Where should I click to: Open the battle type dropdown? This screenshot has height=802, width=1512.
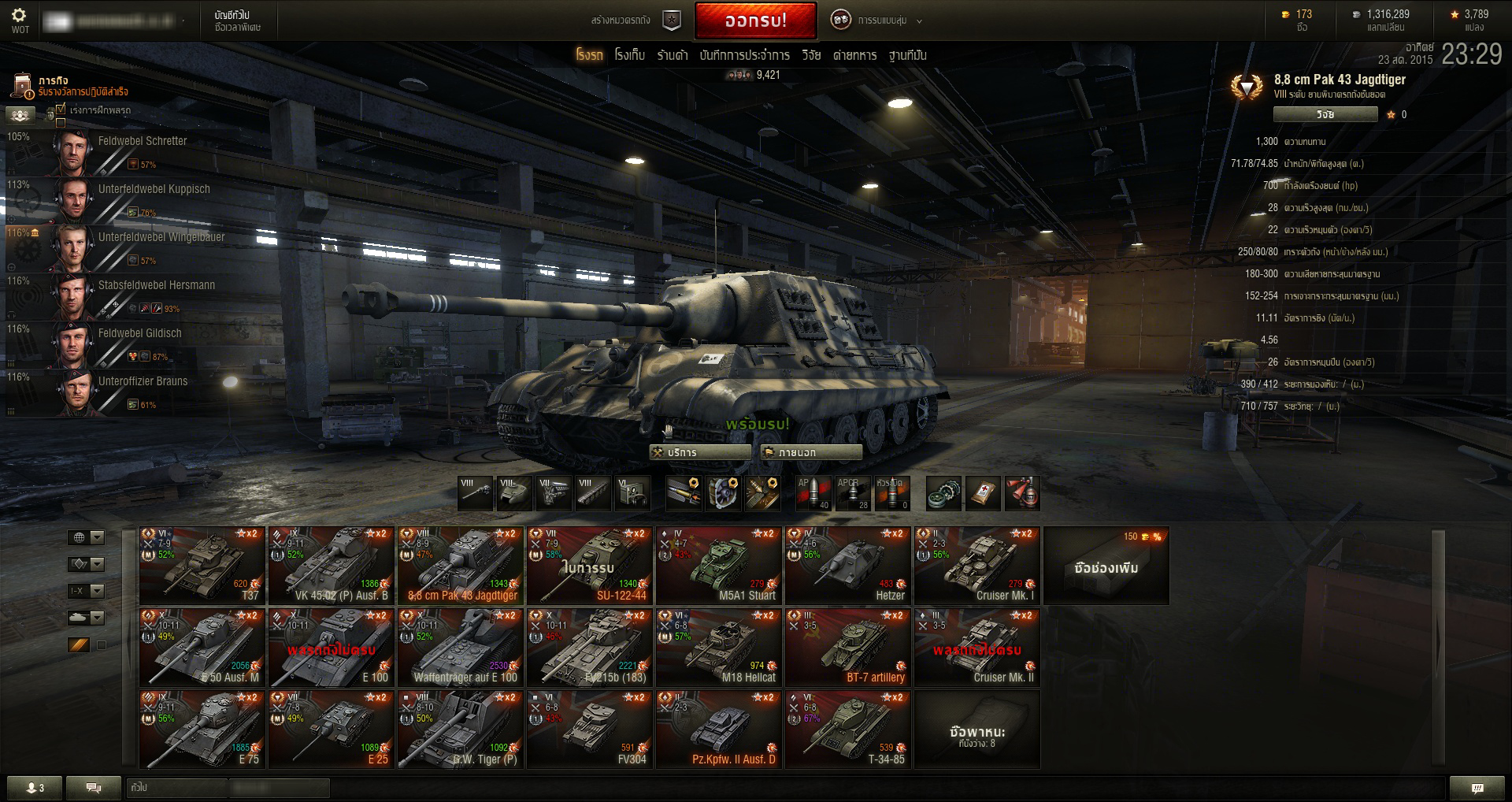876,20
